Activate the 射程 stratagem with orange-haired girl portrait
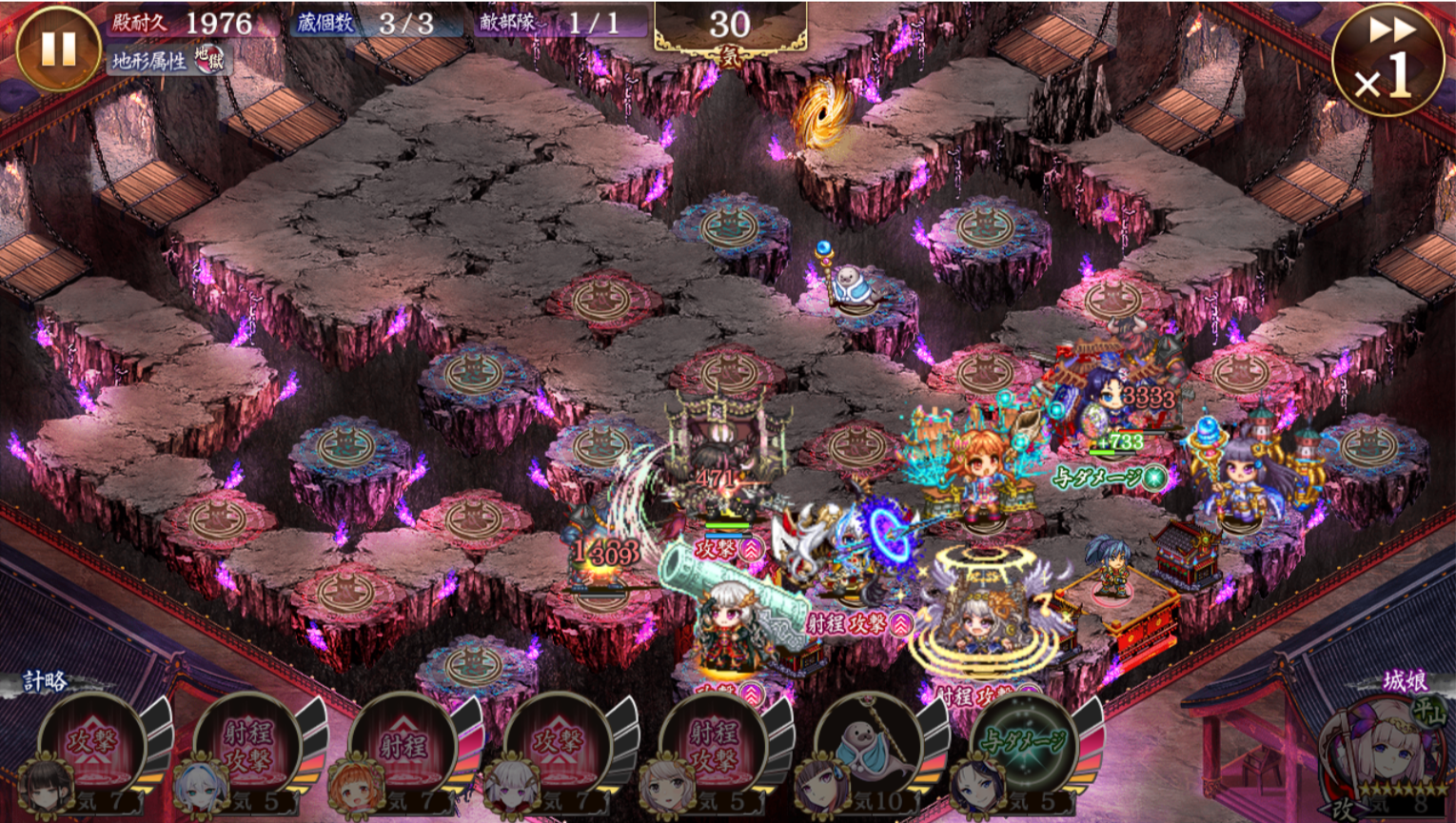Screen dimensions: 1456x823 click(x=403, y=747)
